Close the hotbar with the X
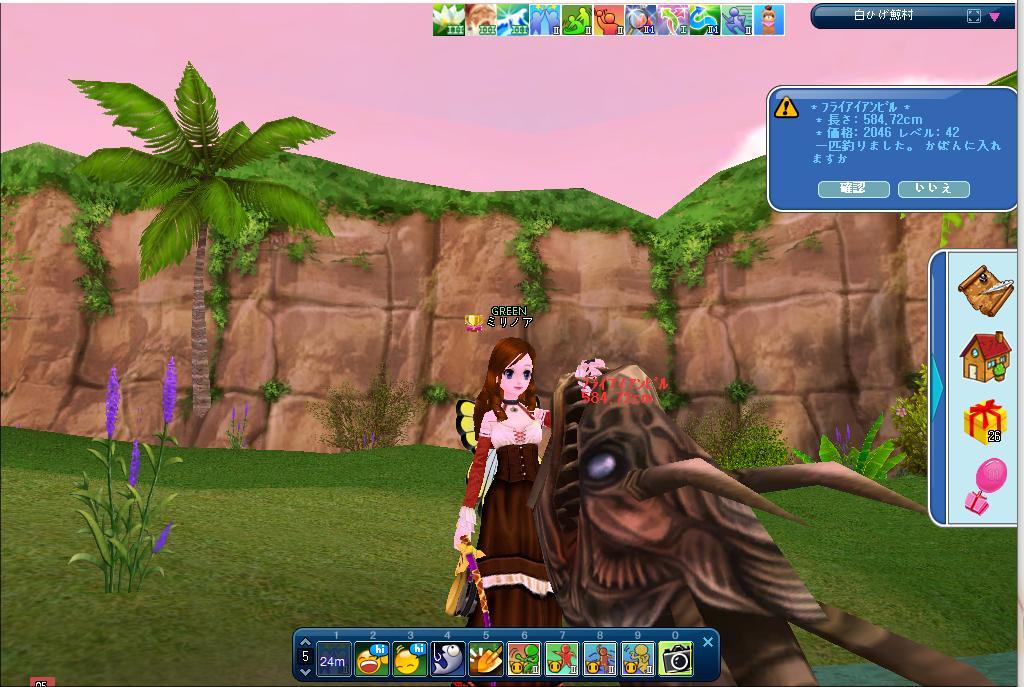The image size is (1024, 687). 708,642
